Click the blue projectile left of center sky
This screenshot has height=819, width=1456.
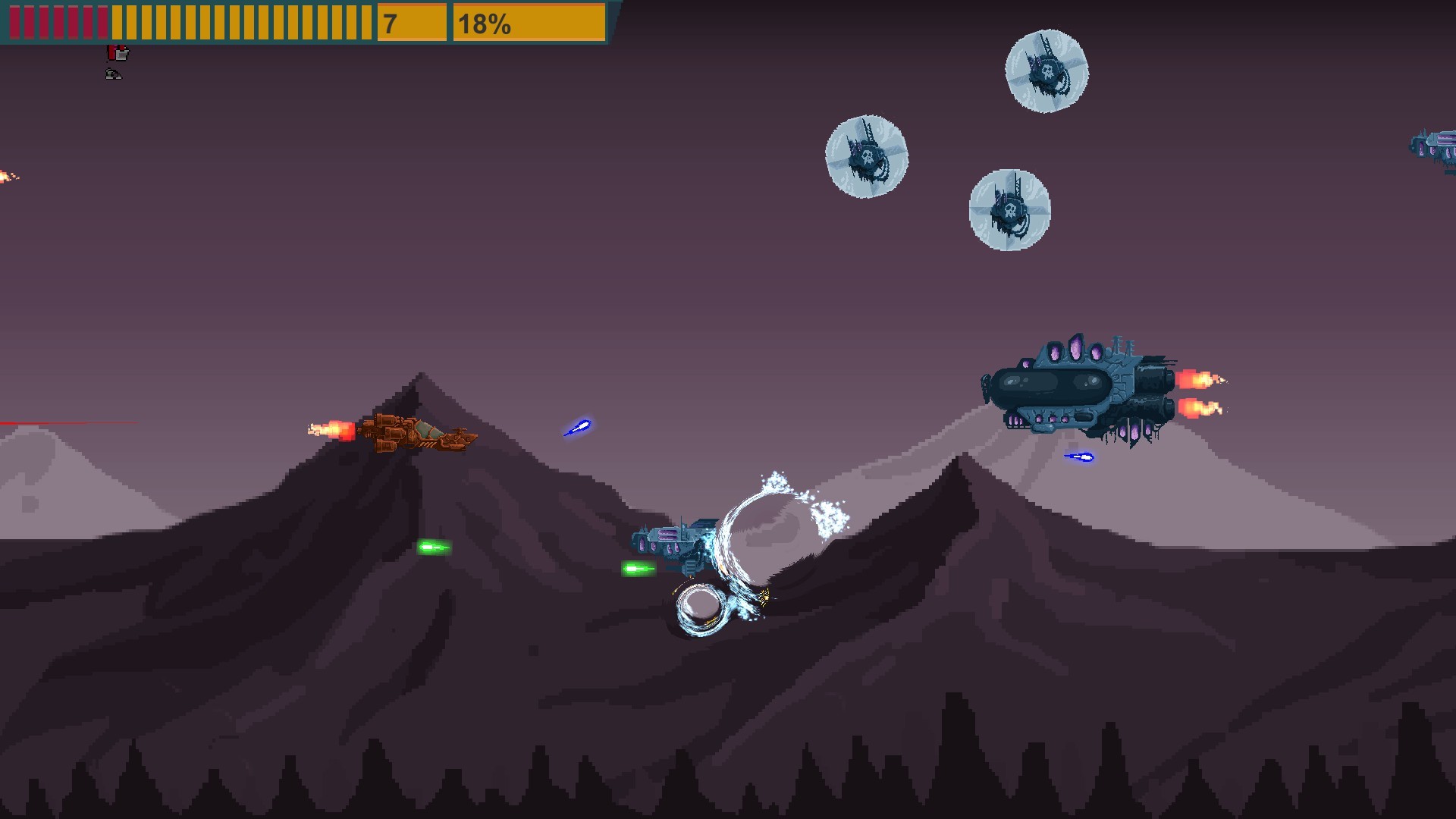point(578,428)
